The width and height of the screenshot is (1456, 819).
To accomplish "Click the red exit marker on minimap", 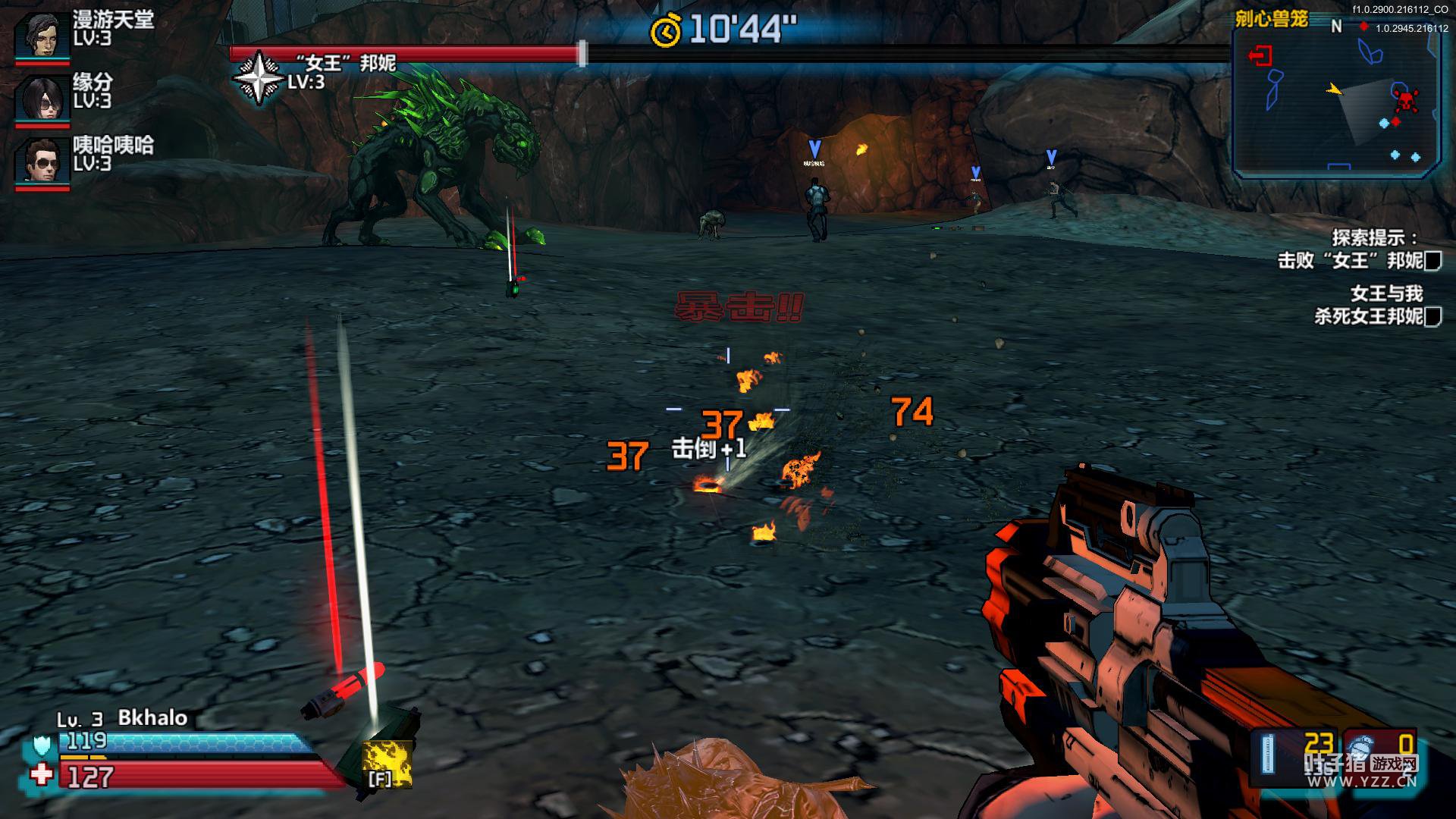I will (1260, 55).
